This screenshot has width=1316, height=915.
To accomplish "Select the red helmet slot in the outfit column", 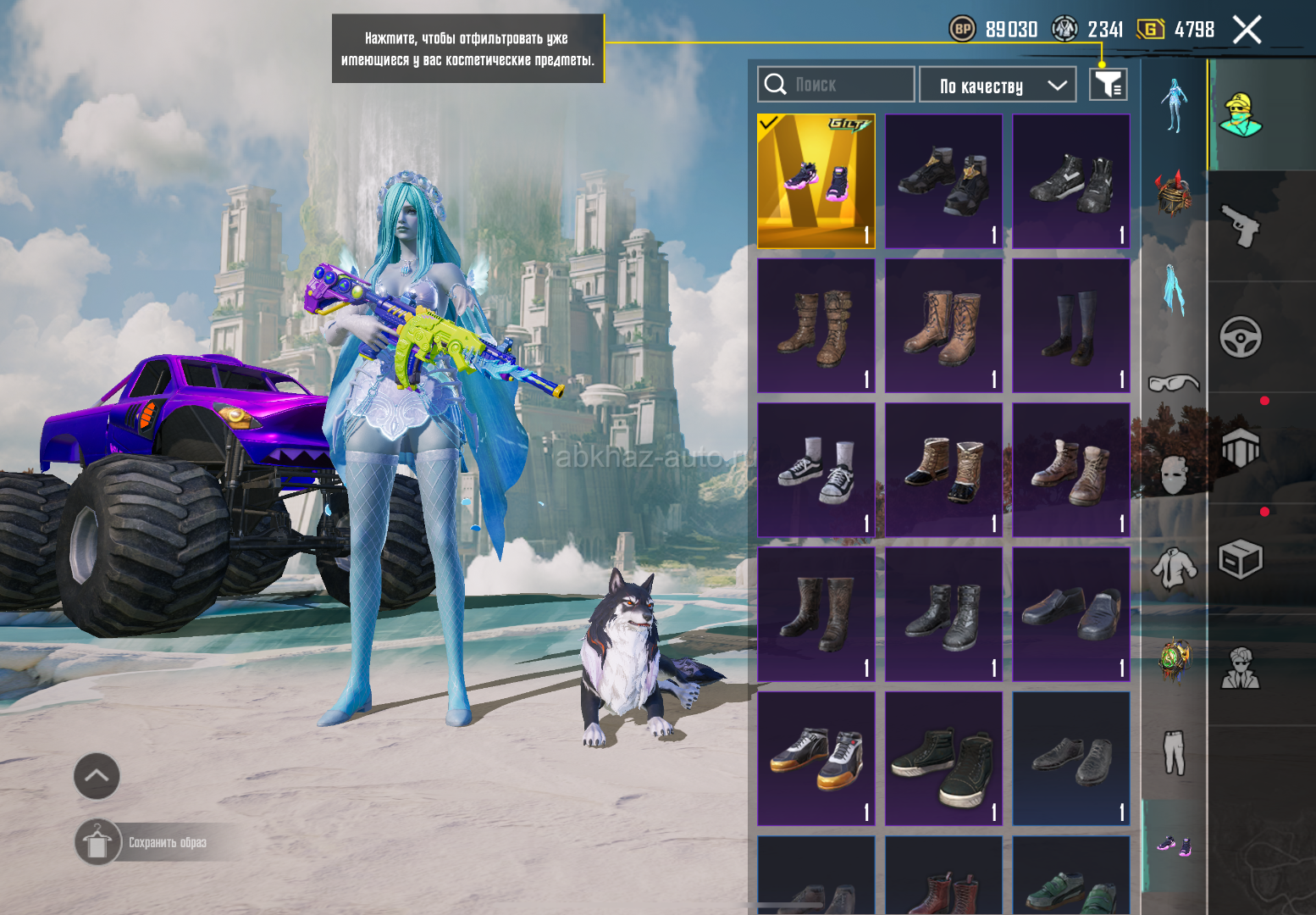I will pos(1174,192).
